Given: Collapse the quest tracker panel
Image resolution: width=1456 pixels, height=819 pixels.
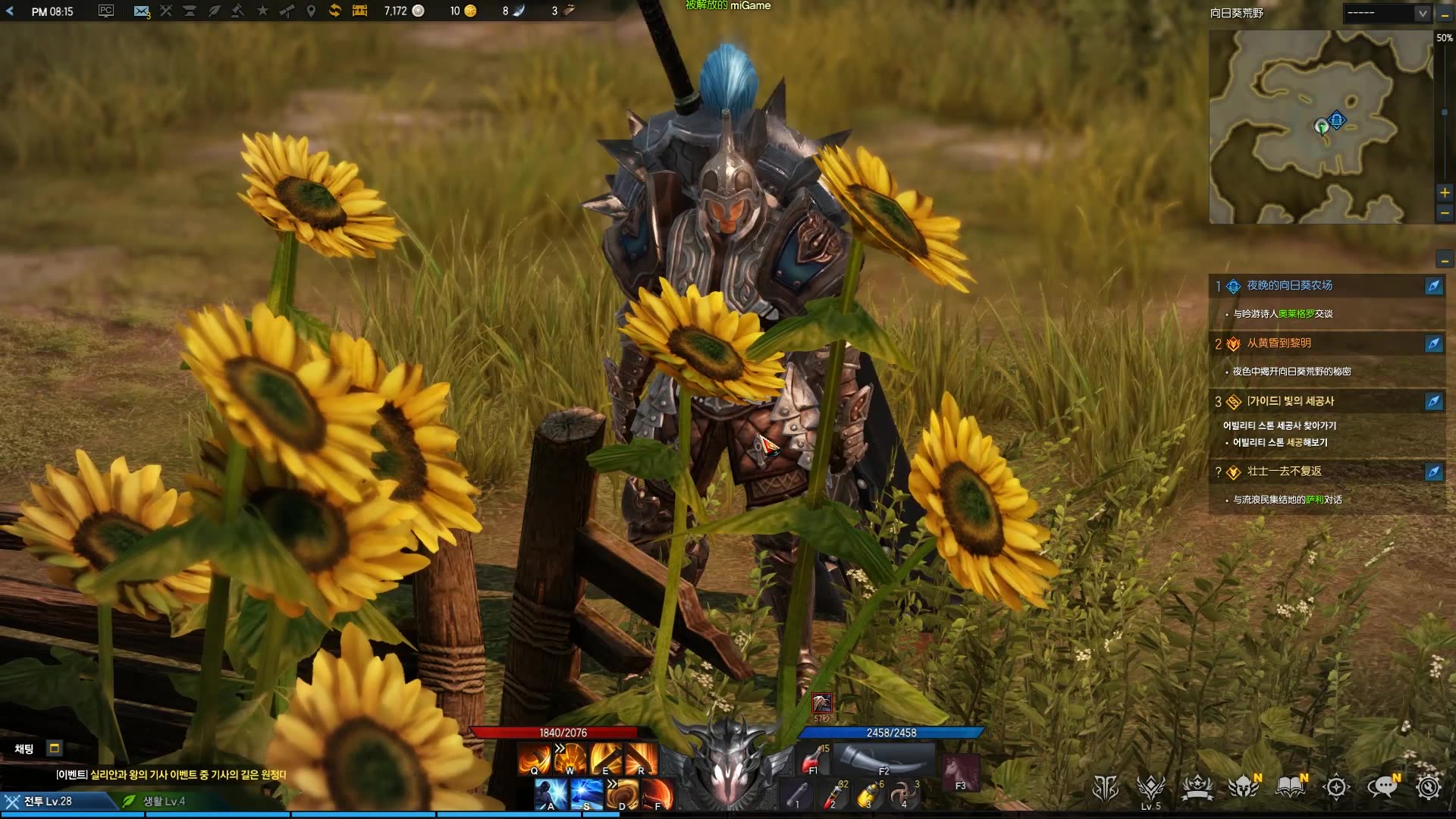Looking at the screenshot, I should [1445, 261].
